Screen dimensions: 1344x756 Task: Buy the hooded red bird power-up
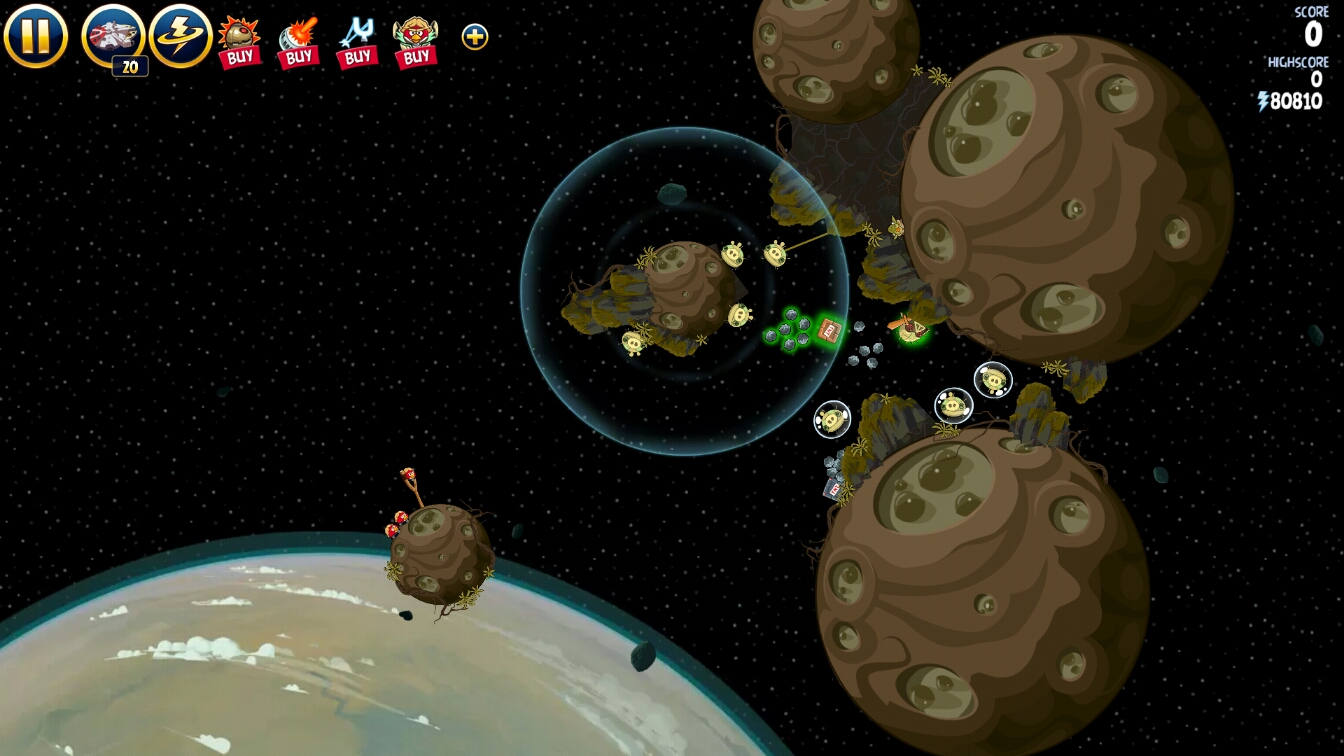coord(415,42)
